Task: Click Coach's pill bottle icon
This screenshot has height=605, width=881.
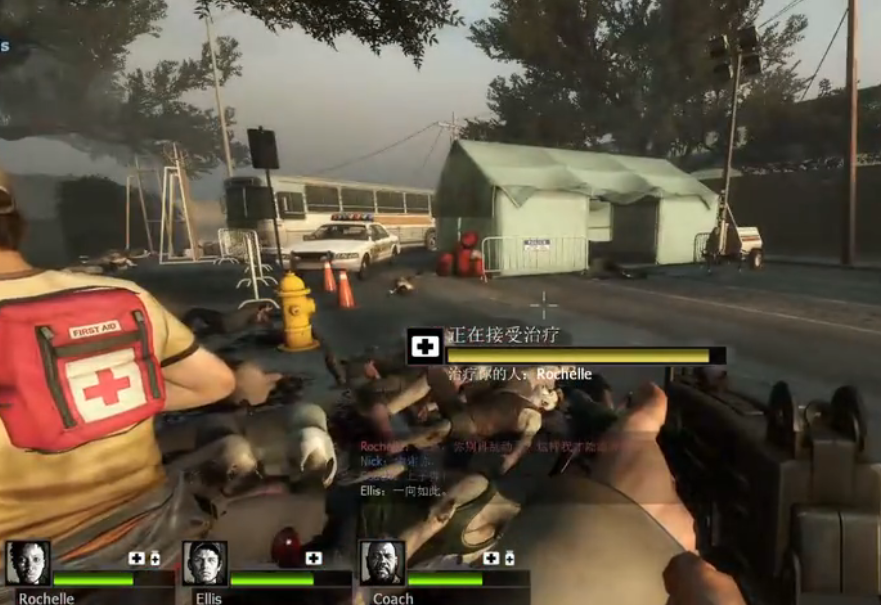Action: click(509, 558)
